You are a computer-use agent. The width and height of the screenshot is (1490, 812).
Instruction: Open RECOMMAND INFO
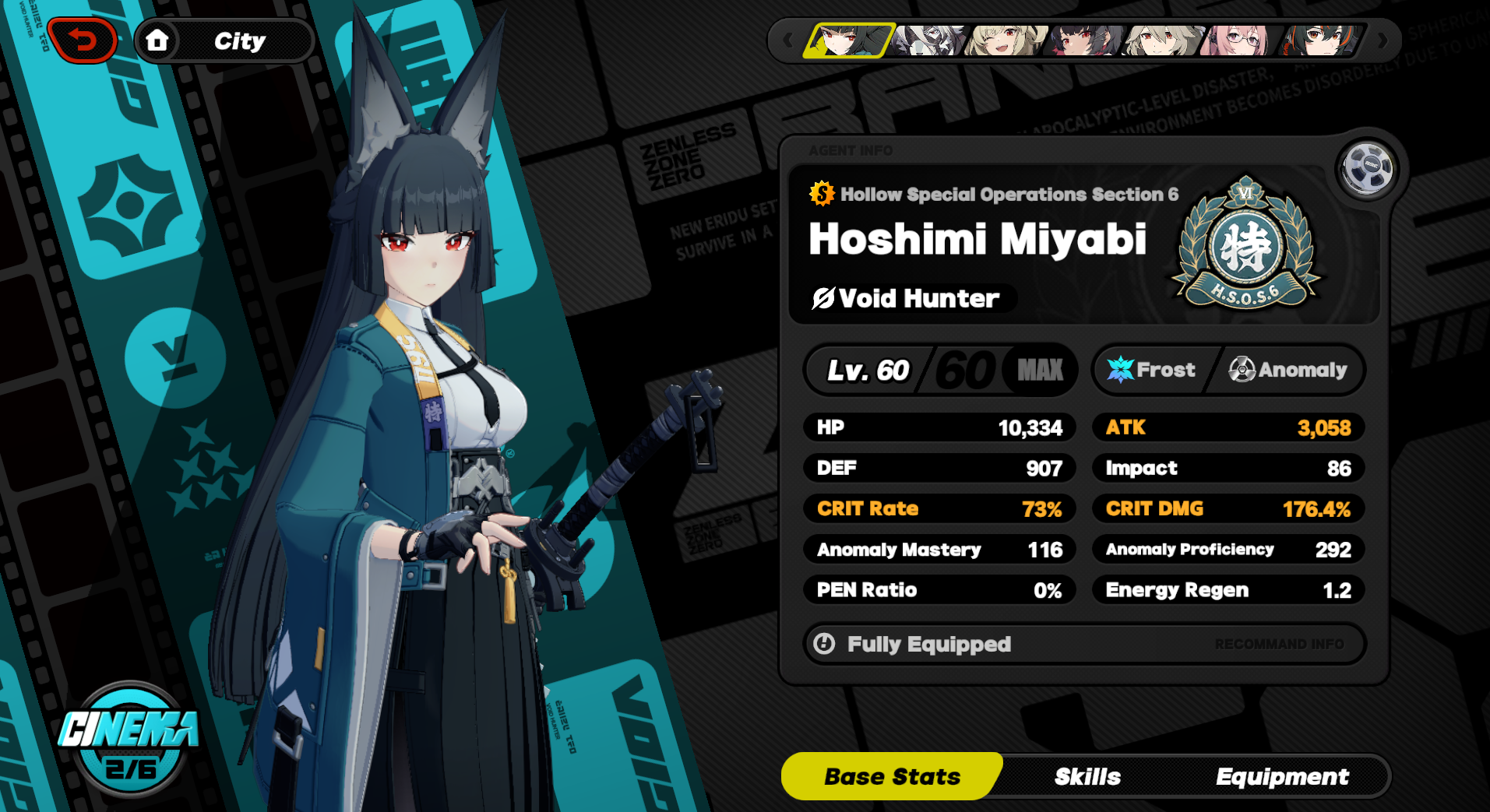[x=1280, y=644]
